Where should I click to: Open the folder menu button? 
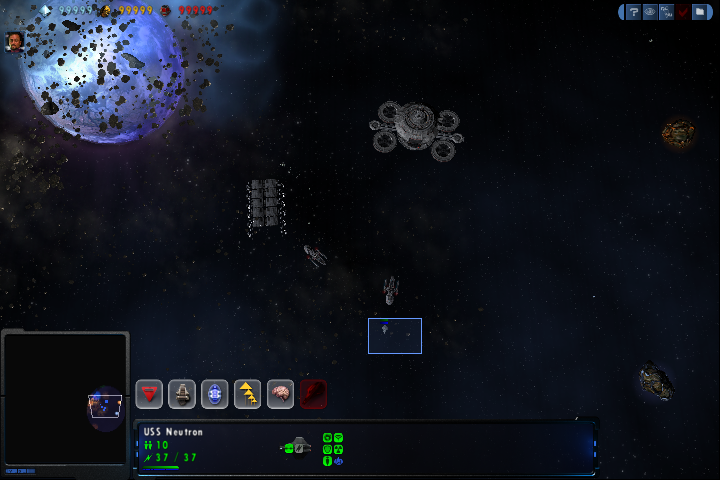pos(699,12)
